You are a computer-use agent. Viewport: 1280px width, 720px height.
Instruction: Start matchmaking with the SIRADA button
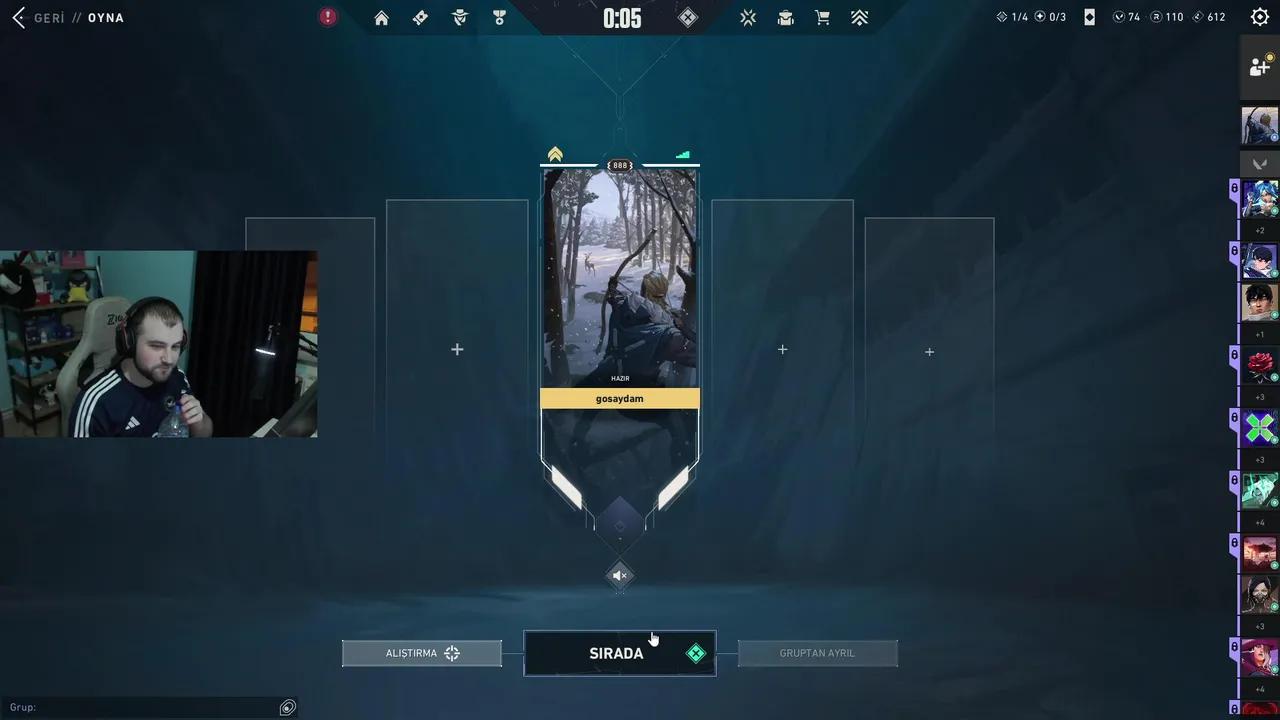[619, 653]
